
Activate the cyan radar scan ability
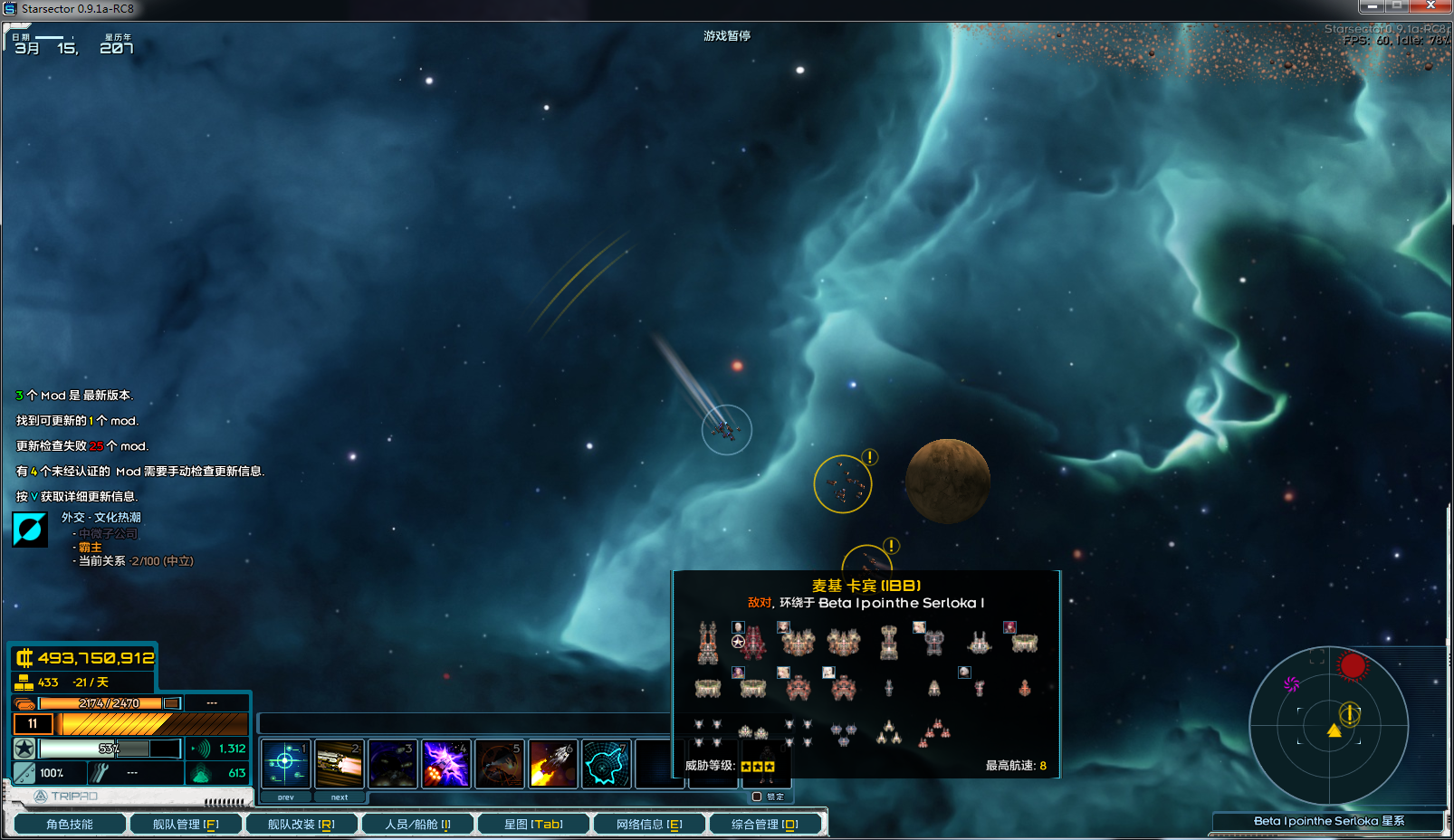pos(607,763)
